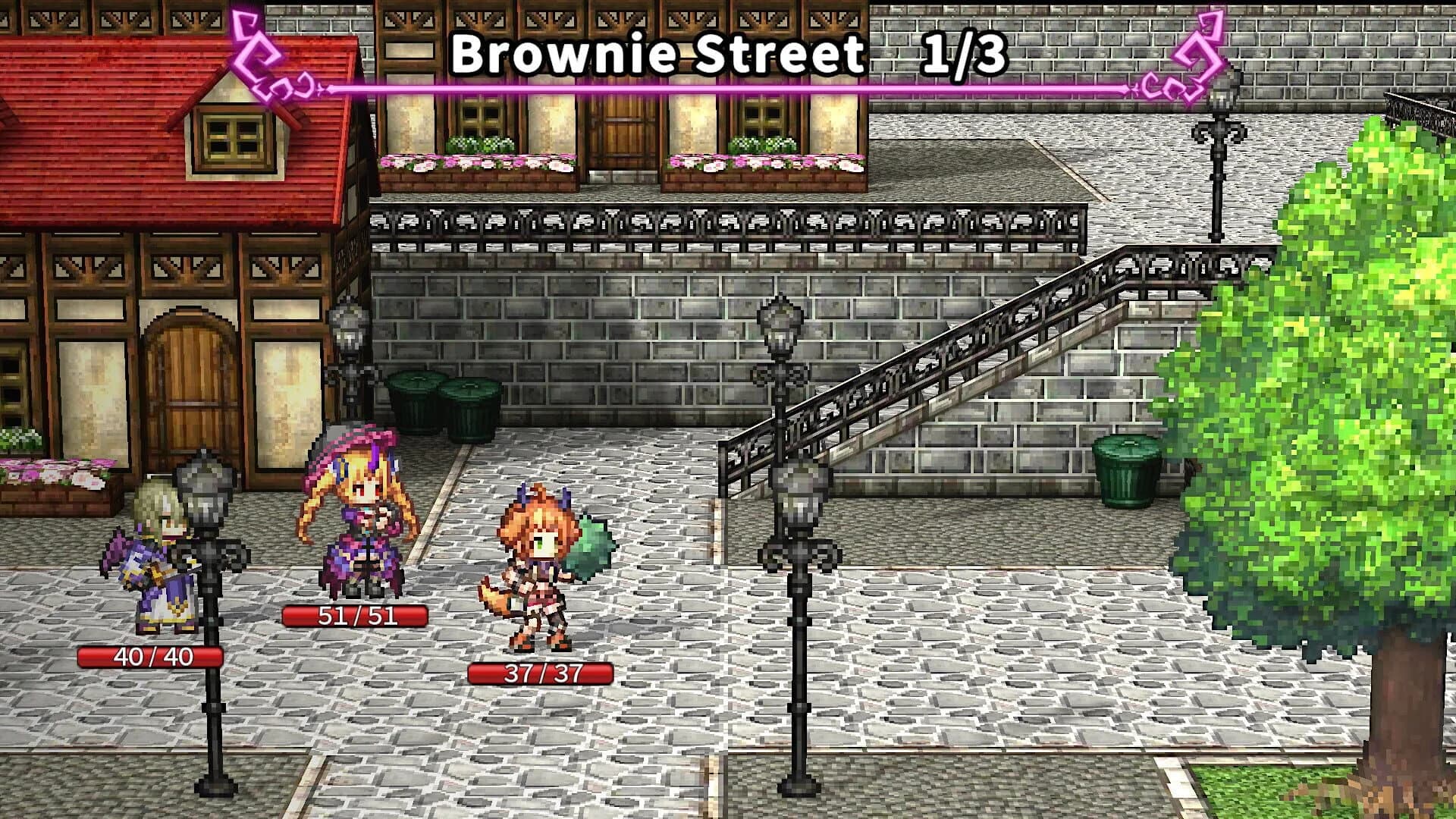Click the pink corner ornament of the banner
Image resolution: width=1456 pixels, height=819 pixels.
click(258, 53)
